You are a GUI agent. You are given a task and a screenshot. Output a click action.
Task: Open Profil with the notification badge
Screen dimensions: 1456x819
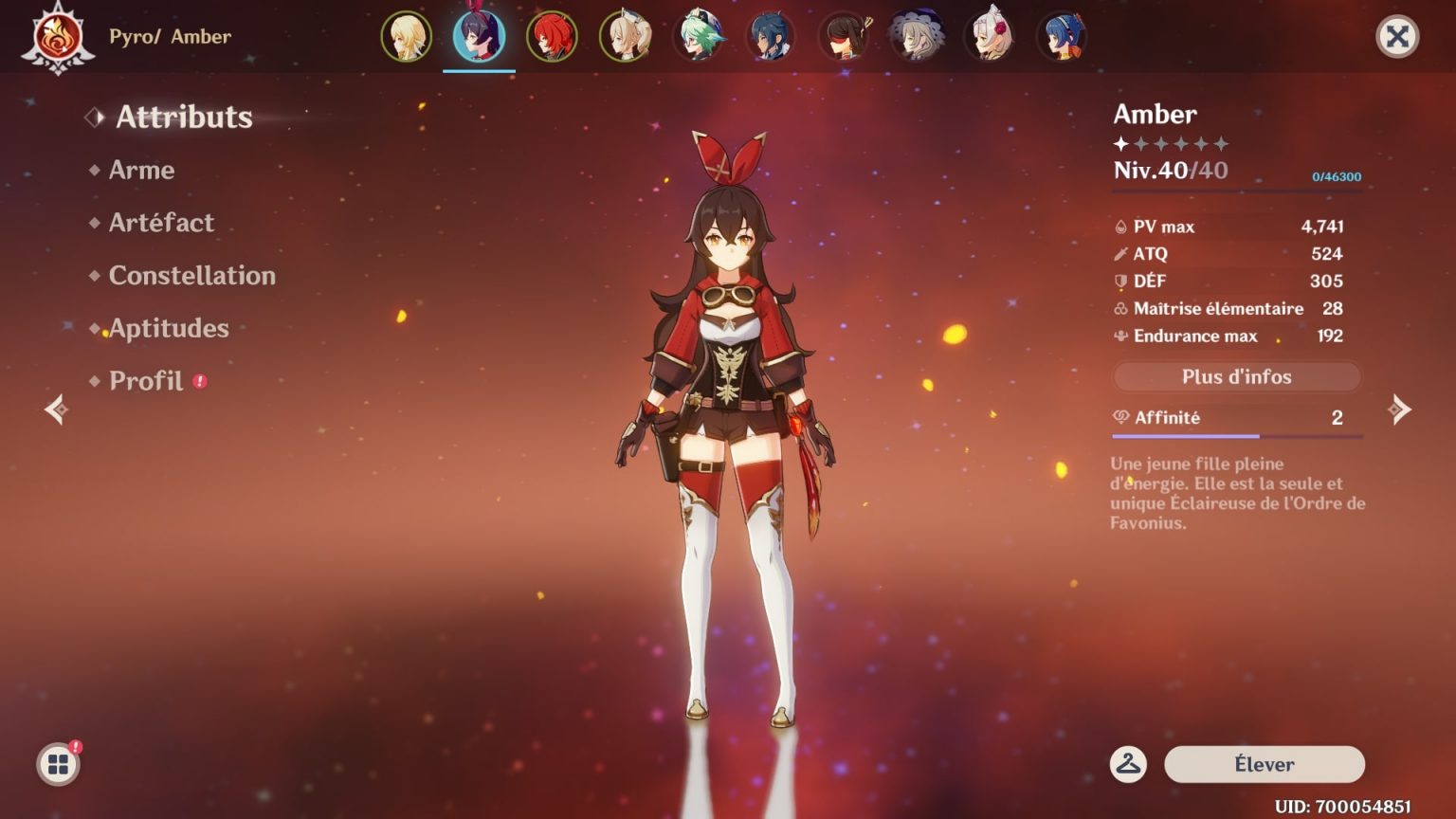(147, 380)
